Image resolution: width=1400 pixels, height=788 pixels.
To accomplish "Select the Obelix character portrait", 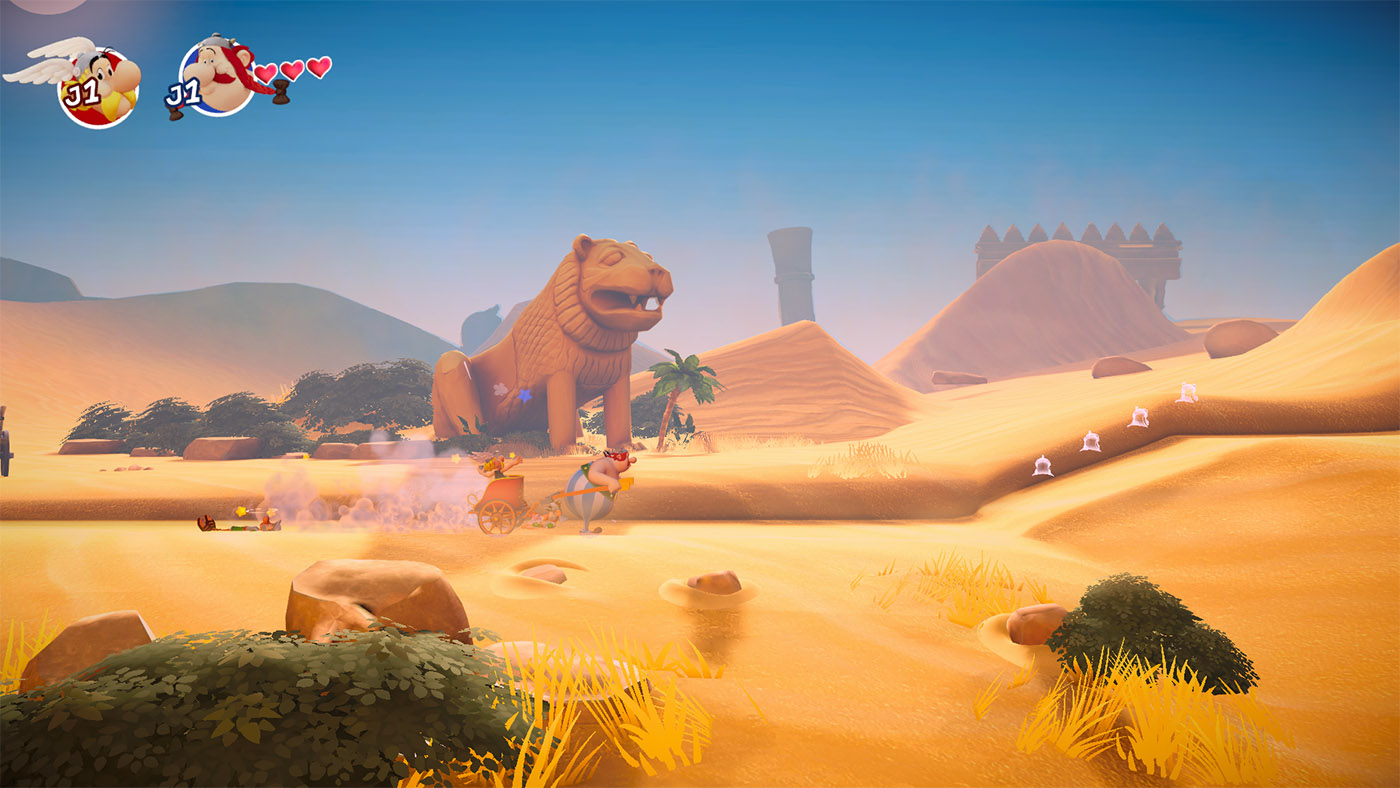I will coord(218,78).
